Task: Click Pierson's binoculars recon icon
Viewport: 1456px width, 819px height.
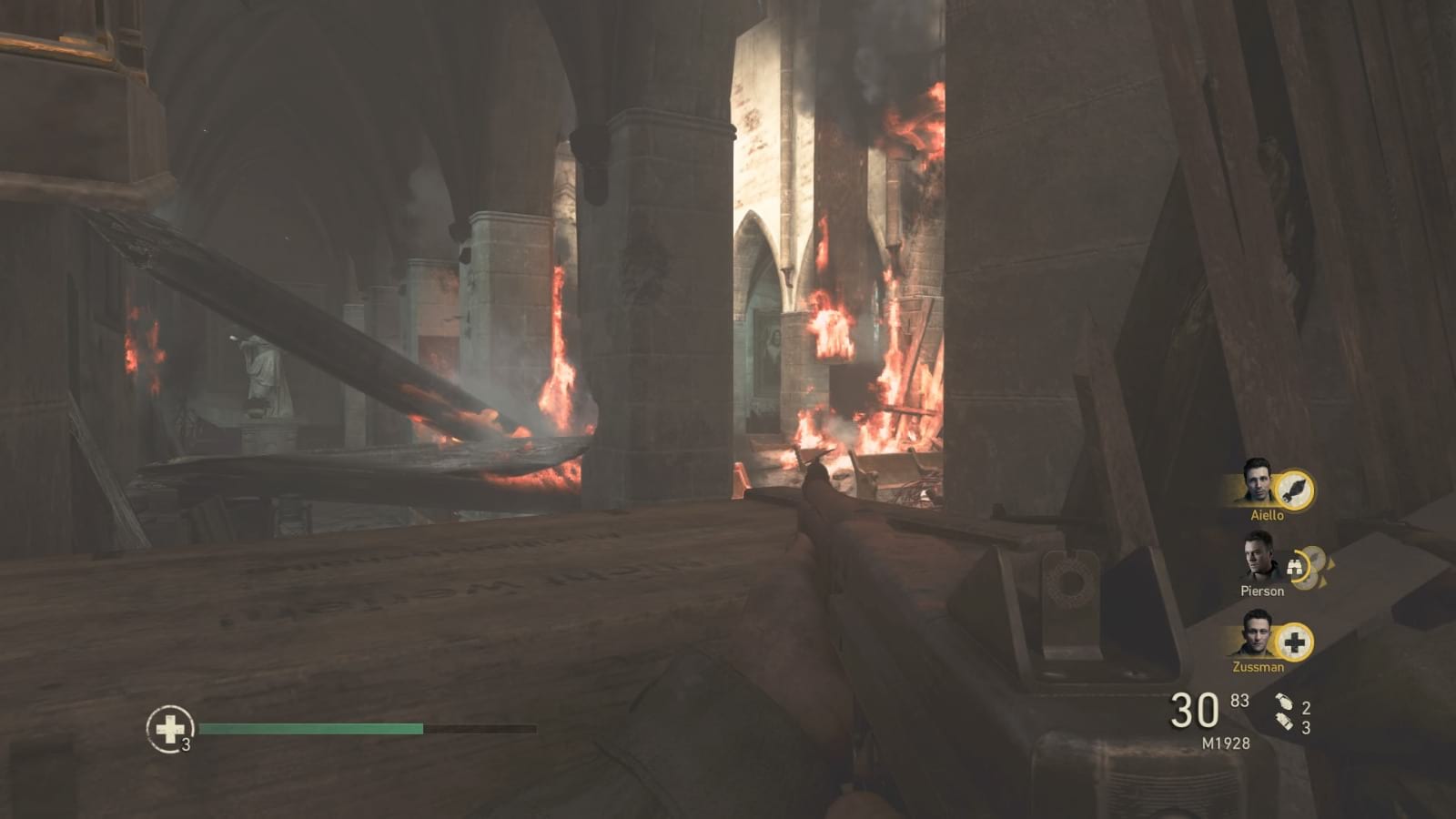Action: click(1296, 565)
